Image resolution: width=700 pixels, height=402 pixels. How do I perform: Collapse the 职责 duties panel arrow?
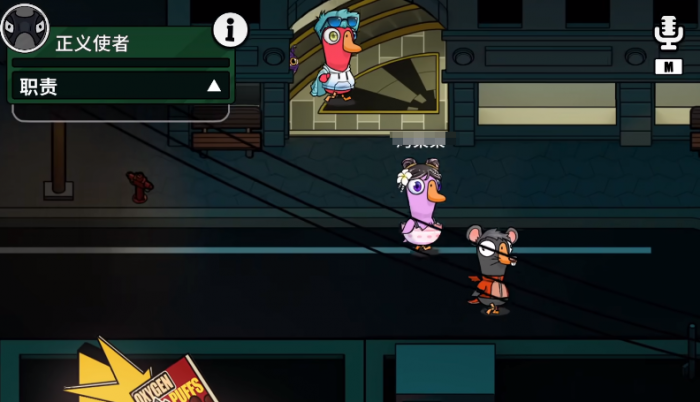click(213, 87)
